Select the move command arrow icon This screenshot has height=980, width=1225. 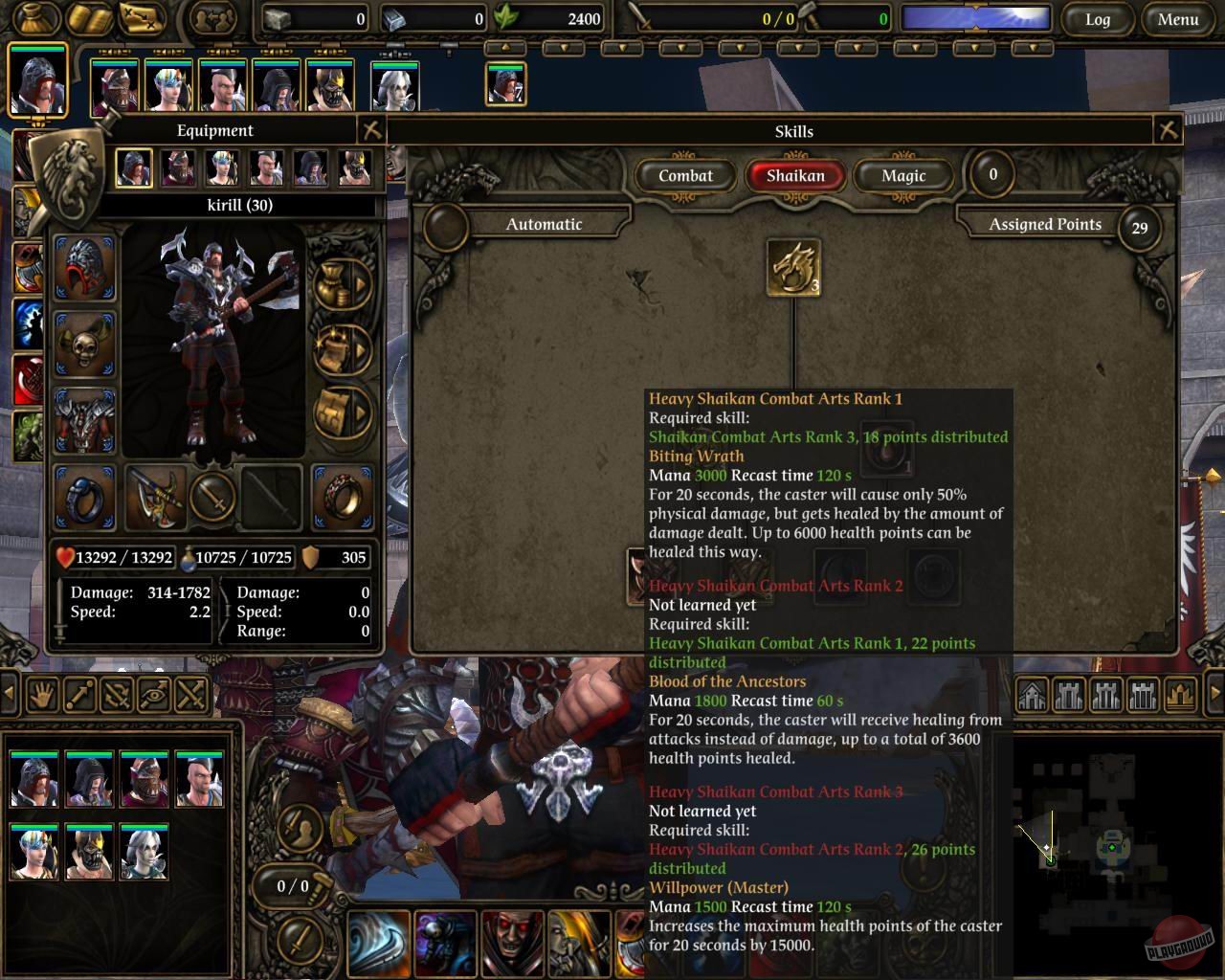pyautogui.click(x=78, y=696)
